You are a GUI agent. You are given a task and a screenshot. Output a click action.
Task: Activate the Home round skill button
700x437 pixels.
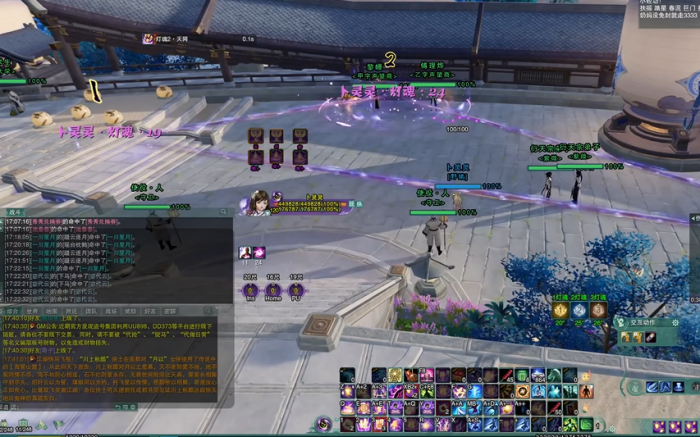272,290
